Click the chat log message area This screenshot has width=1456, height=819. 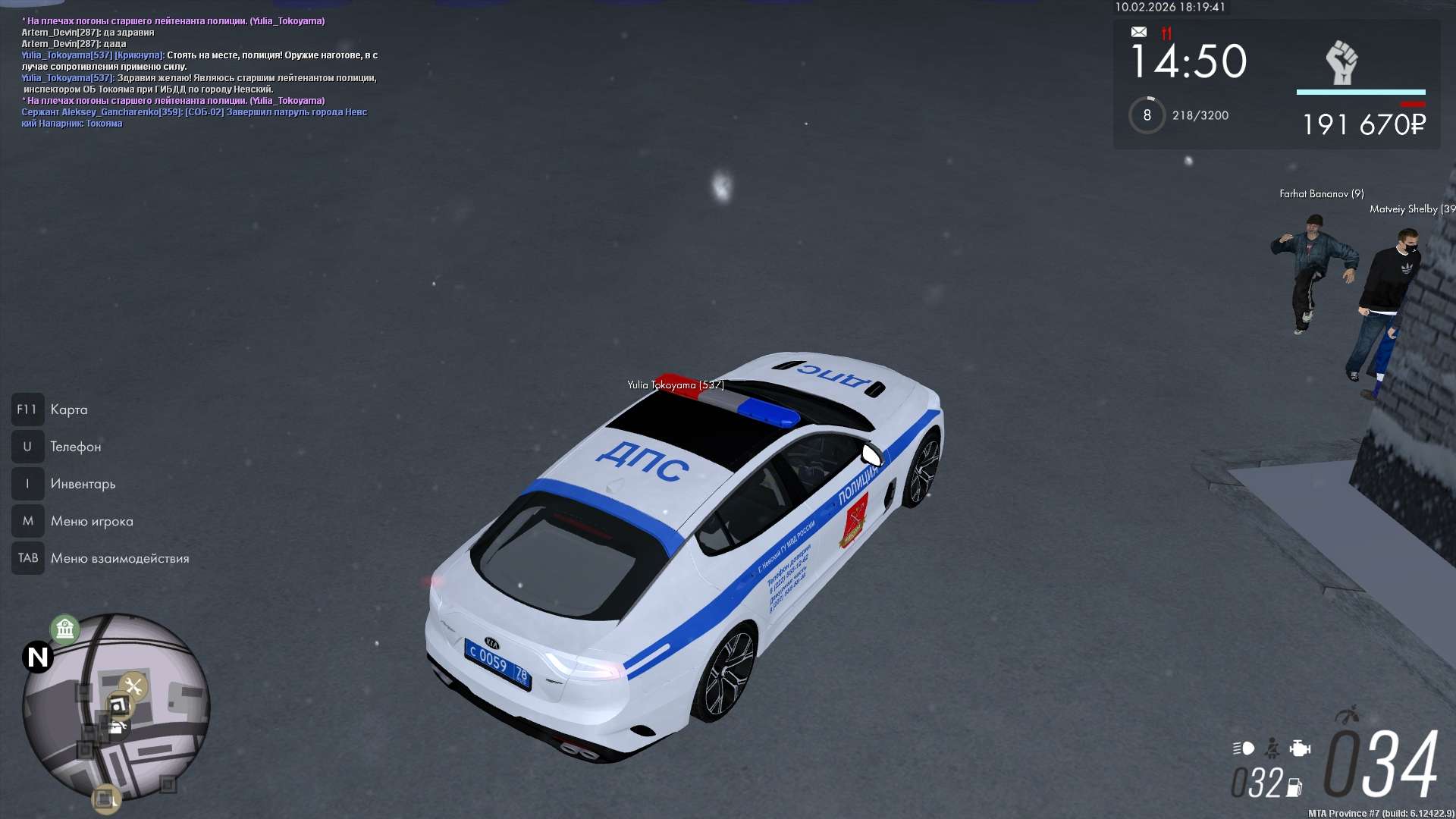point(199,72)
